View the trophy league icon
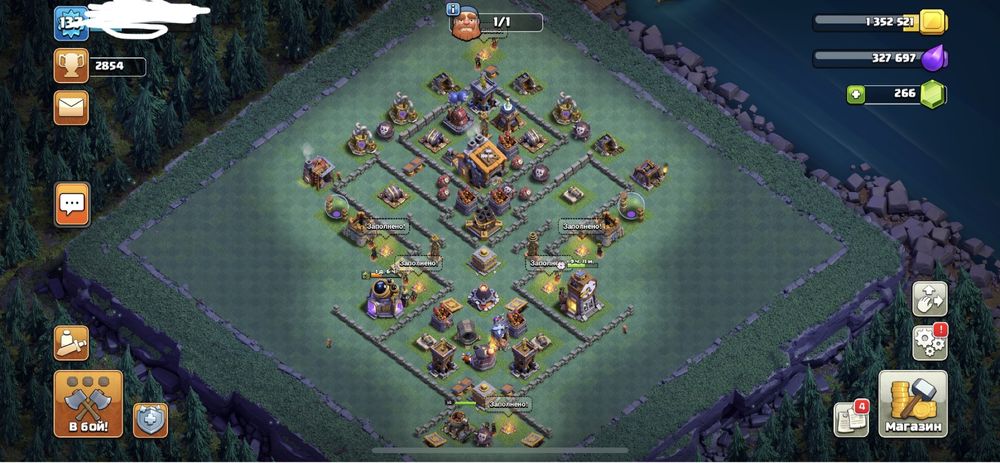The width and height of the screenshot is (1000, 463). pos(71,66)
